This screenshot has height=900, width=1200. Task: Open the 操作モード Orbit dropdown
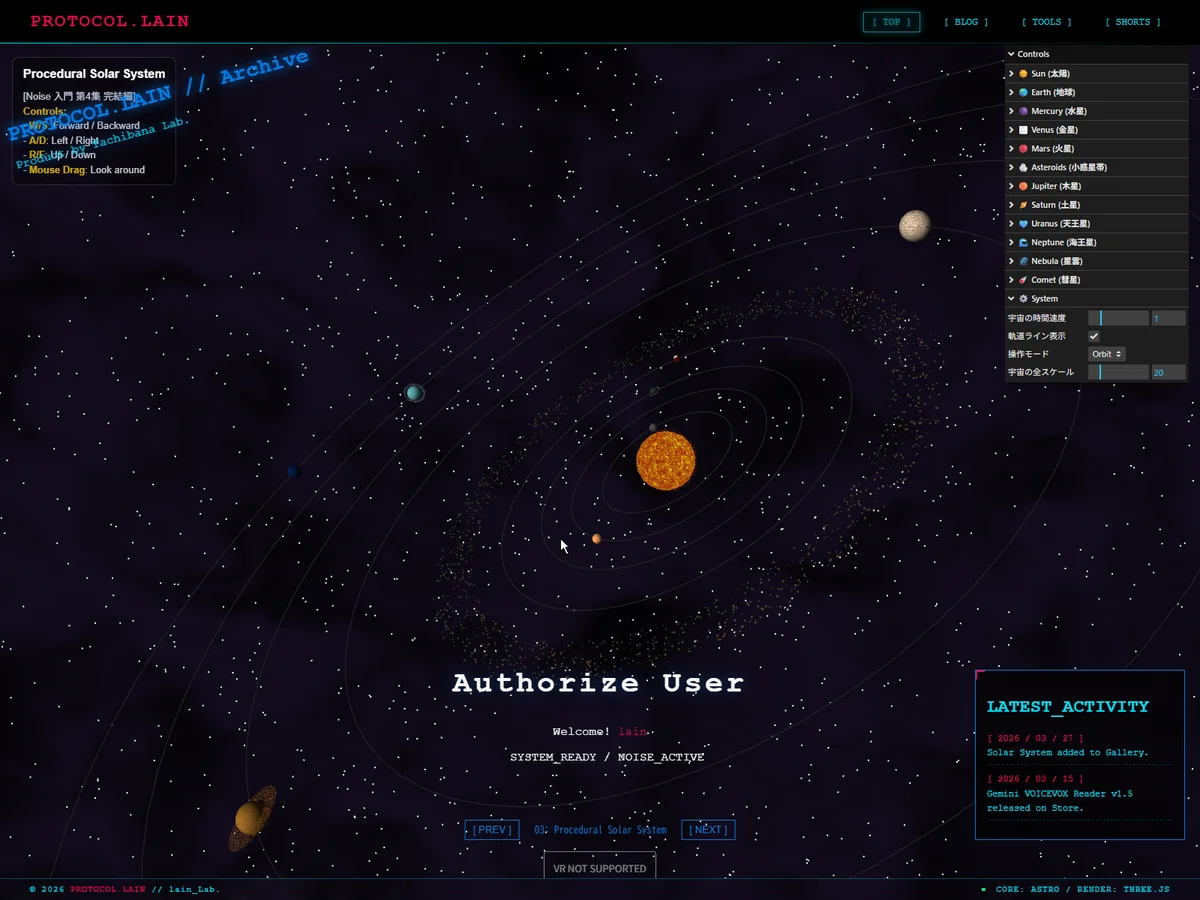pos(1107,354)
